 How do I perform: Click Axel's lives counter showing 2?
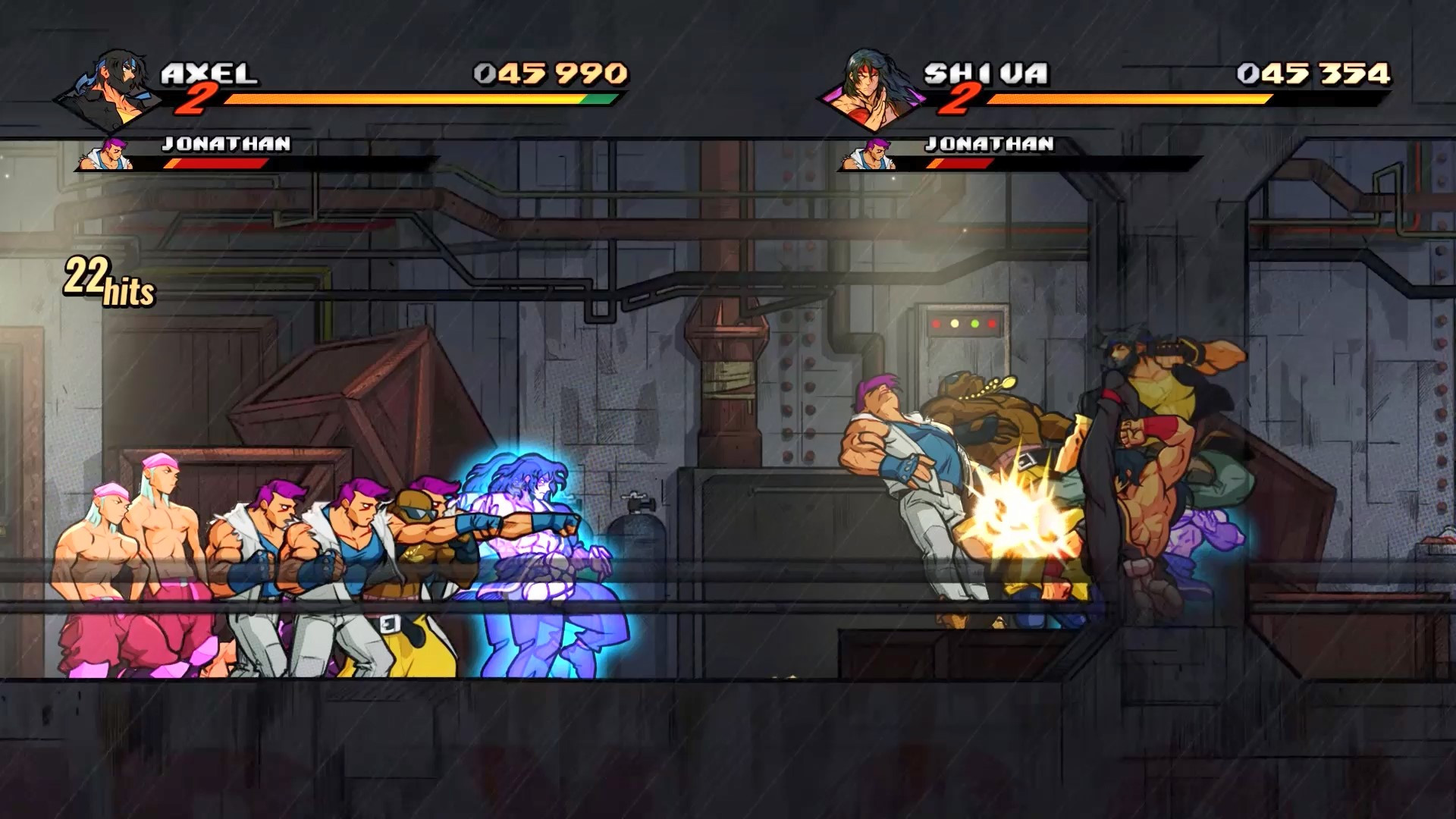click(201, 99)
